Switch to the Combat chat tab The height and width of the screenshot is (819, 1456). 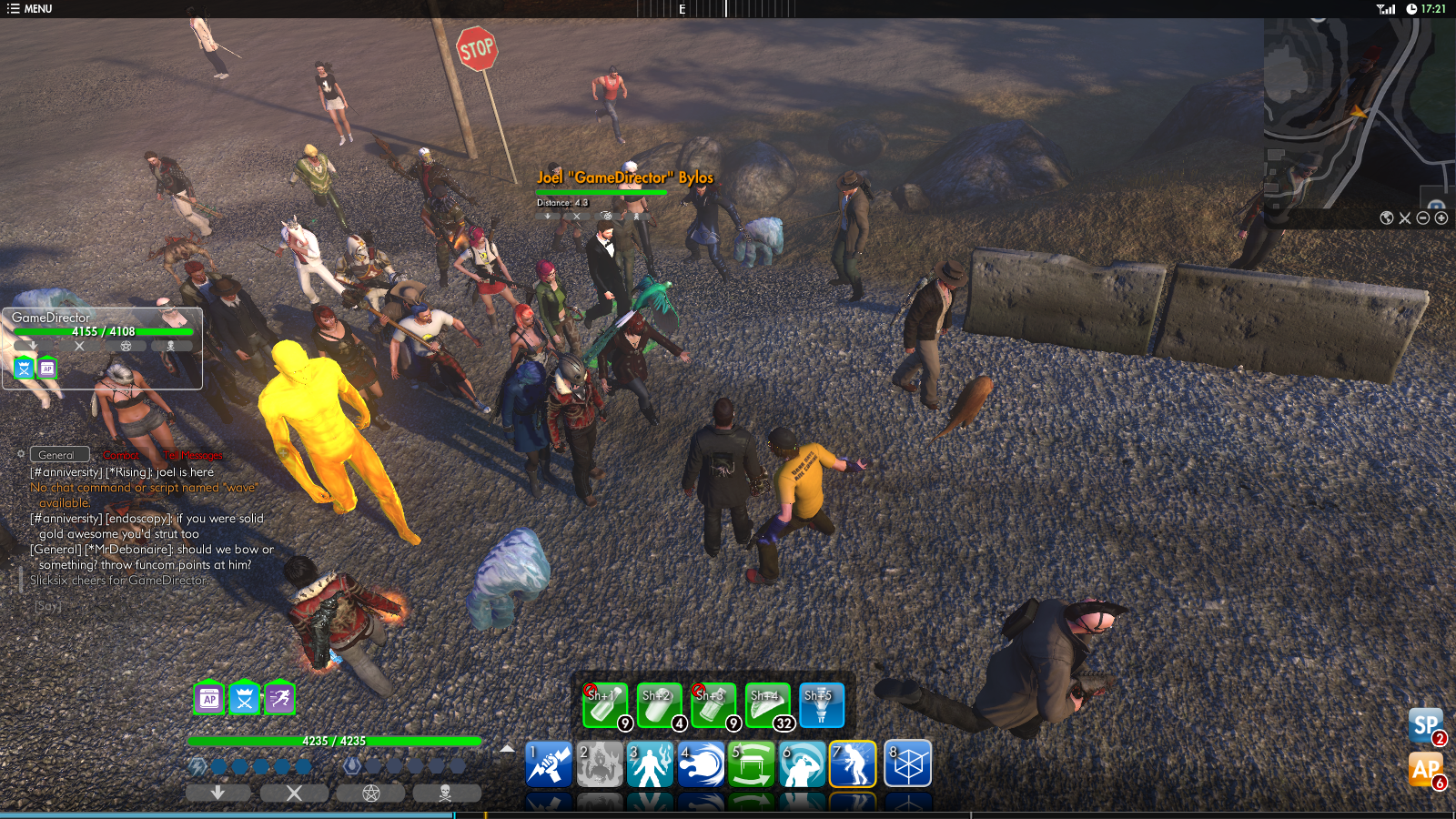(121, 455)
